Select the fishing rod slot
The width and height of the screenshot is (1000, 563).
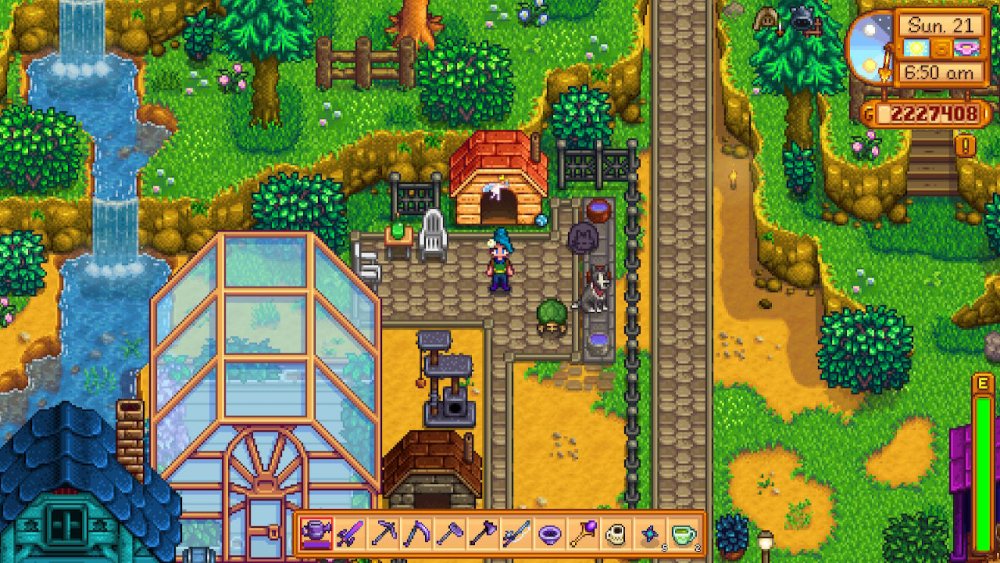coord(515,534)
